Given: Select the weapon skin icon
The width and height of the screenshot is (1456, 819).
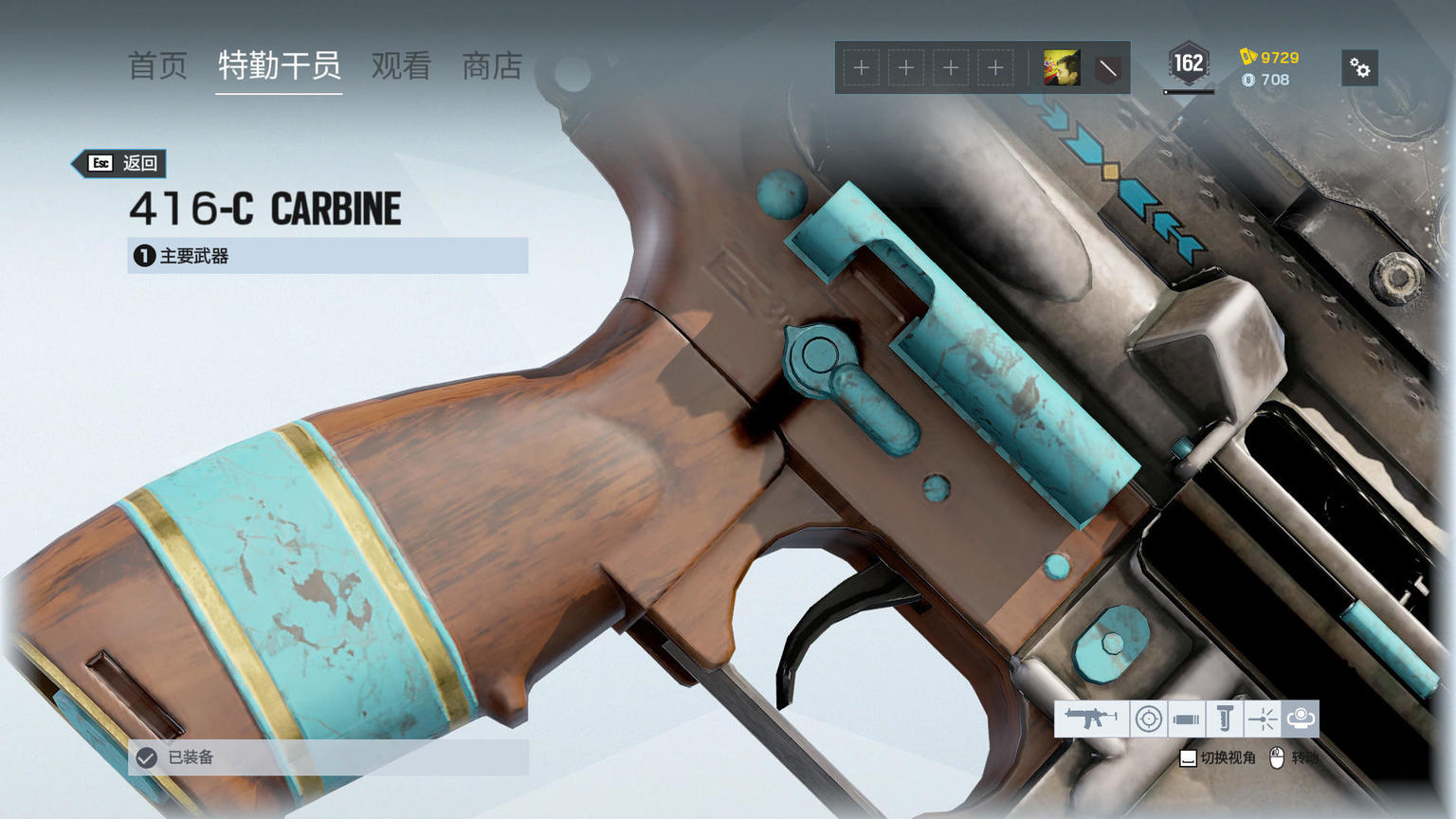Looking at the screenshot, I should [1301, 719].
